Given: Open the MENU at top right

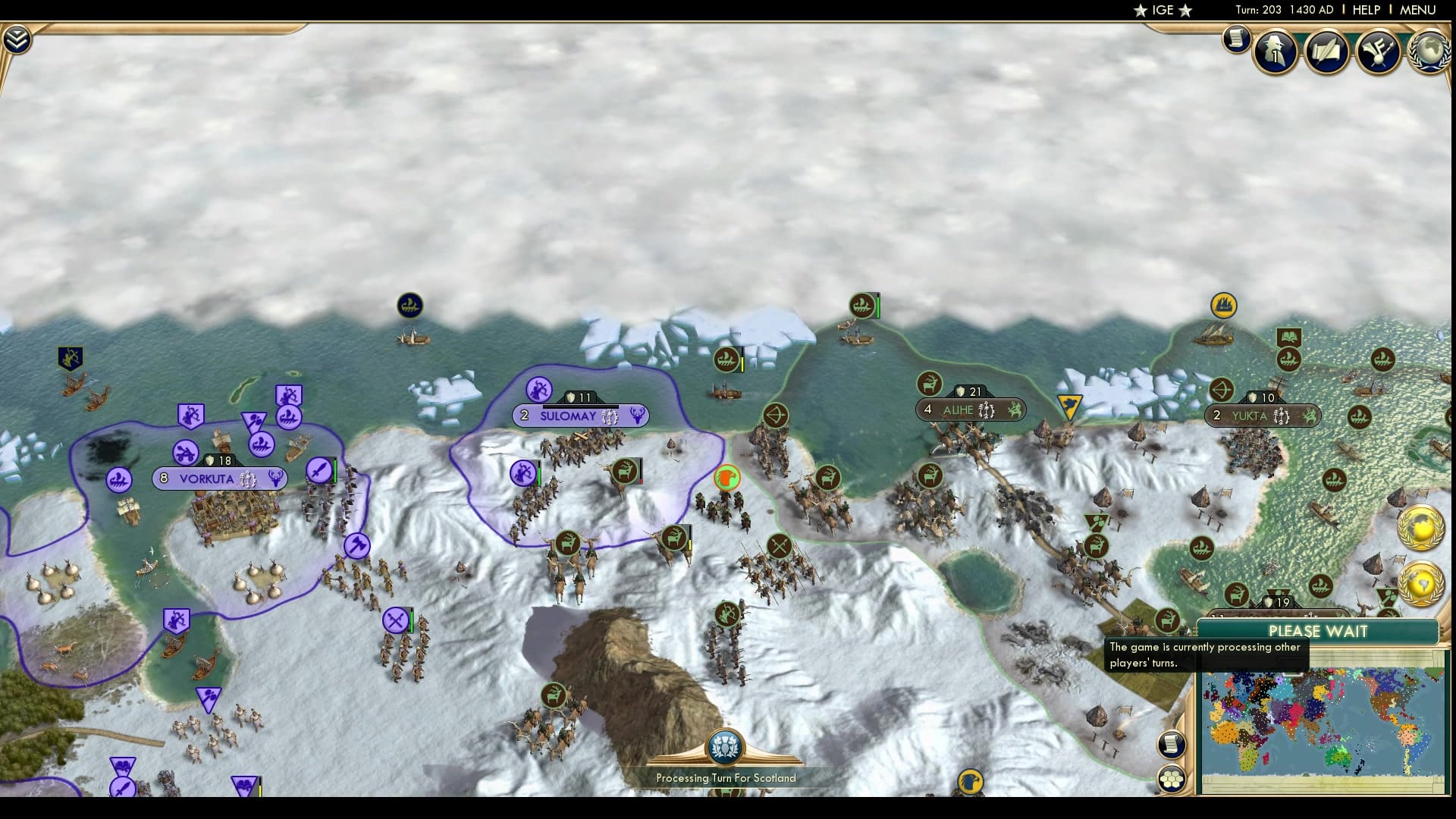Looking at the screenshot, I should [x=1423, y=10].
